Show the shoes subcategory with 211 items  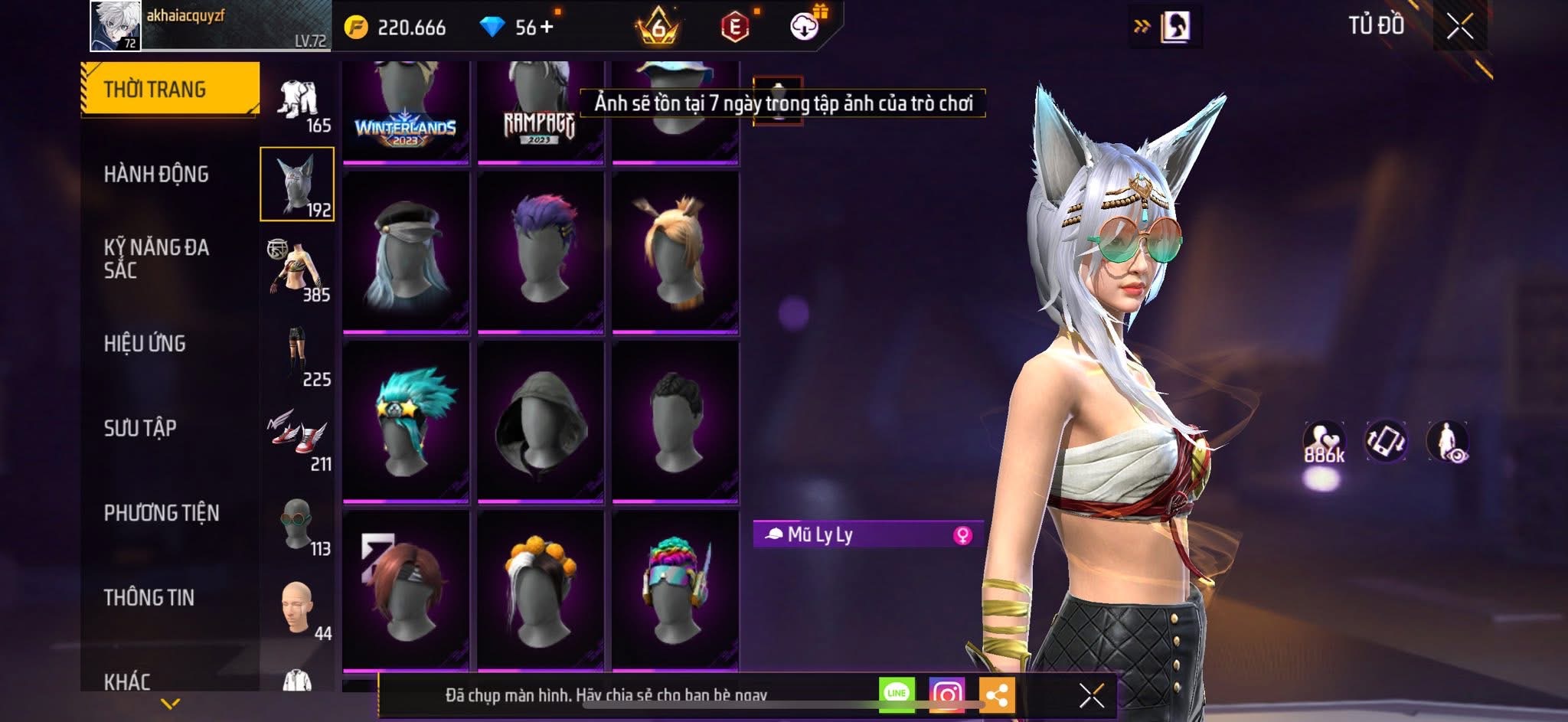click(x=298, y=438)
